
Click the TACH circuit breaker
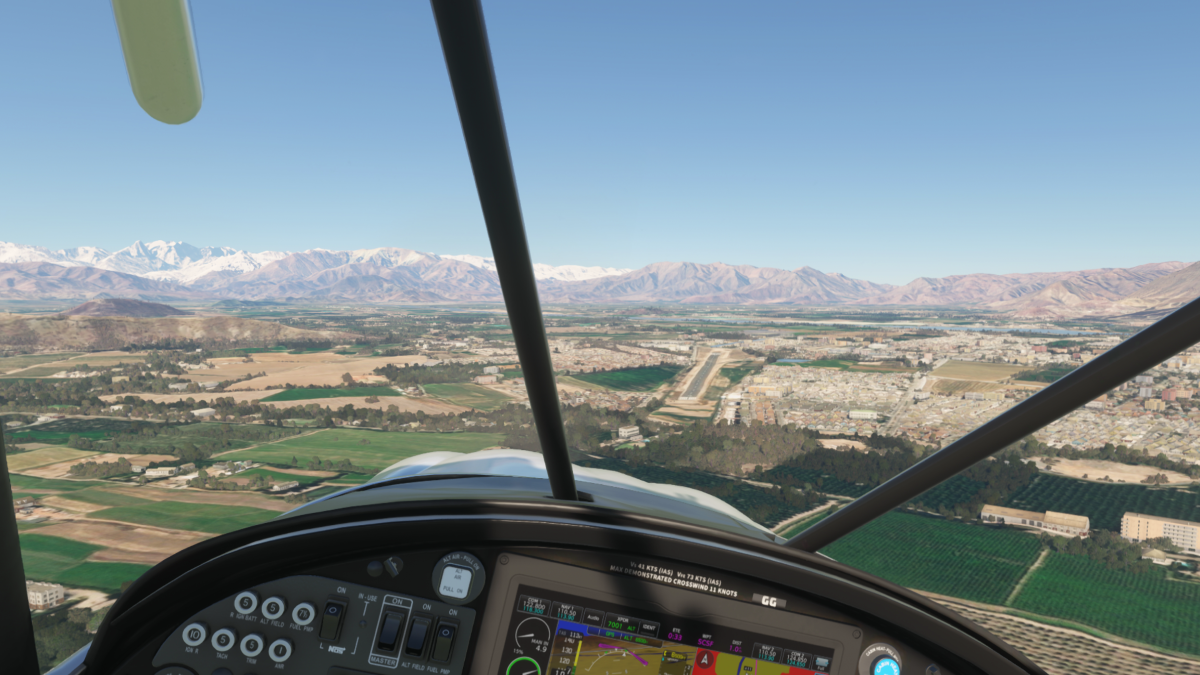(223, 639)
